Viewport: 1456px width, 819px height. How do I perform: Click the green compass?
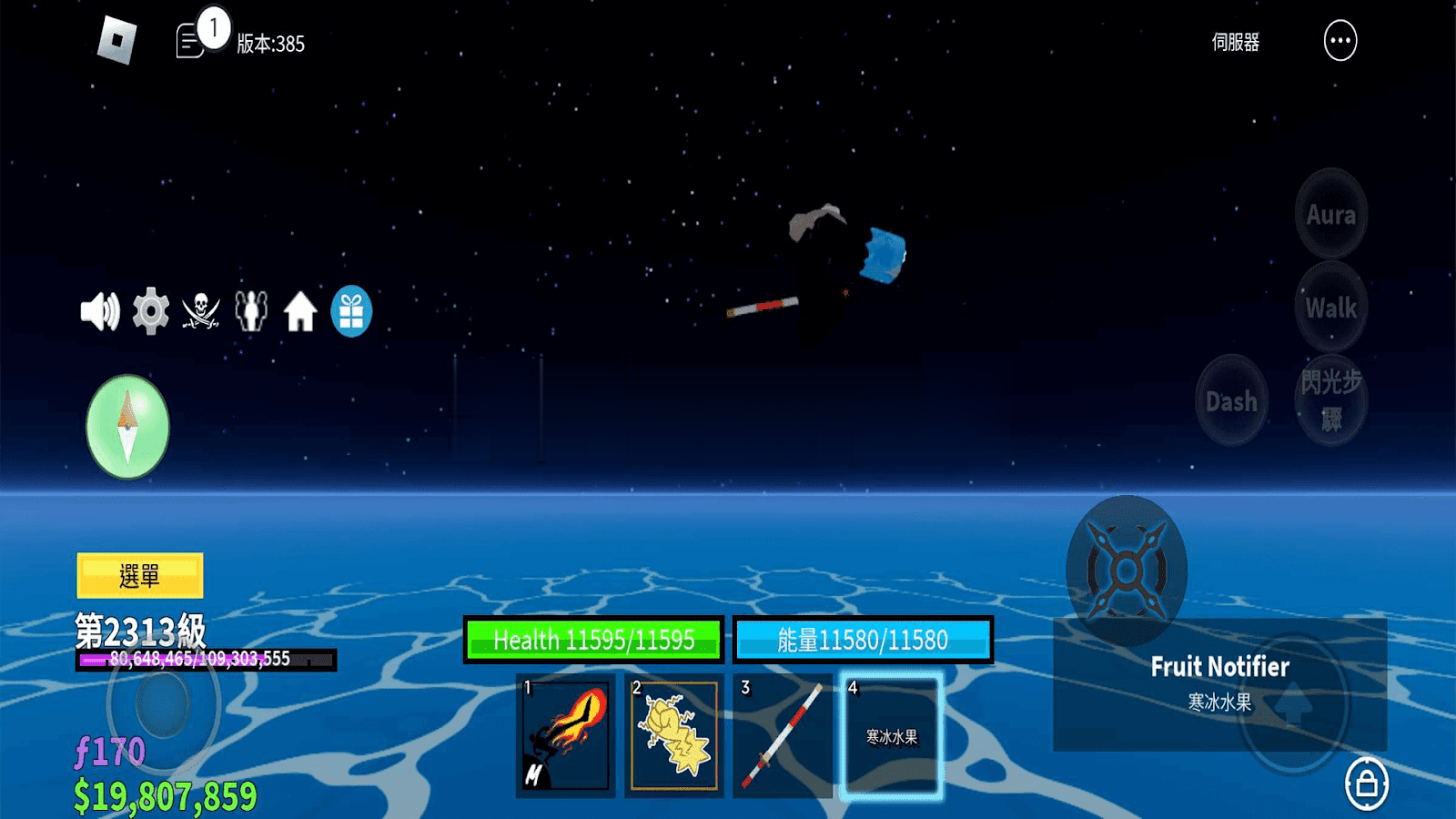pyautogui.click(x=127, y=427)
